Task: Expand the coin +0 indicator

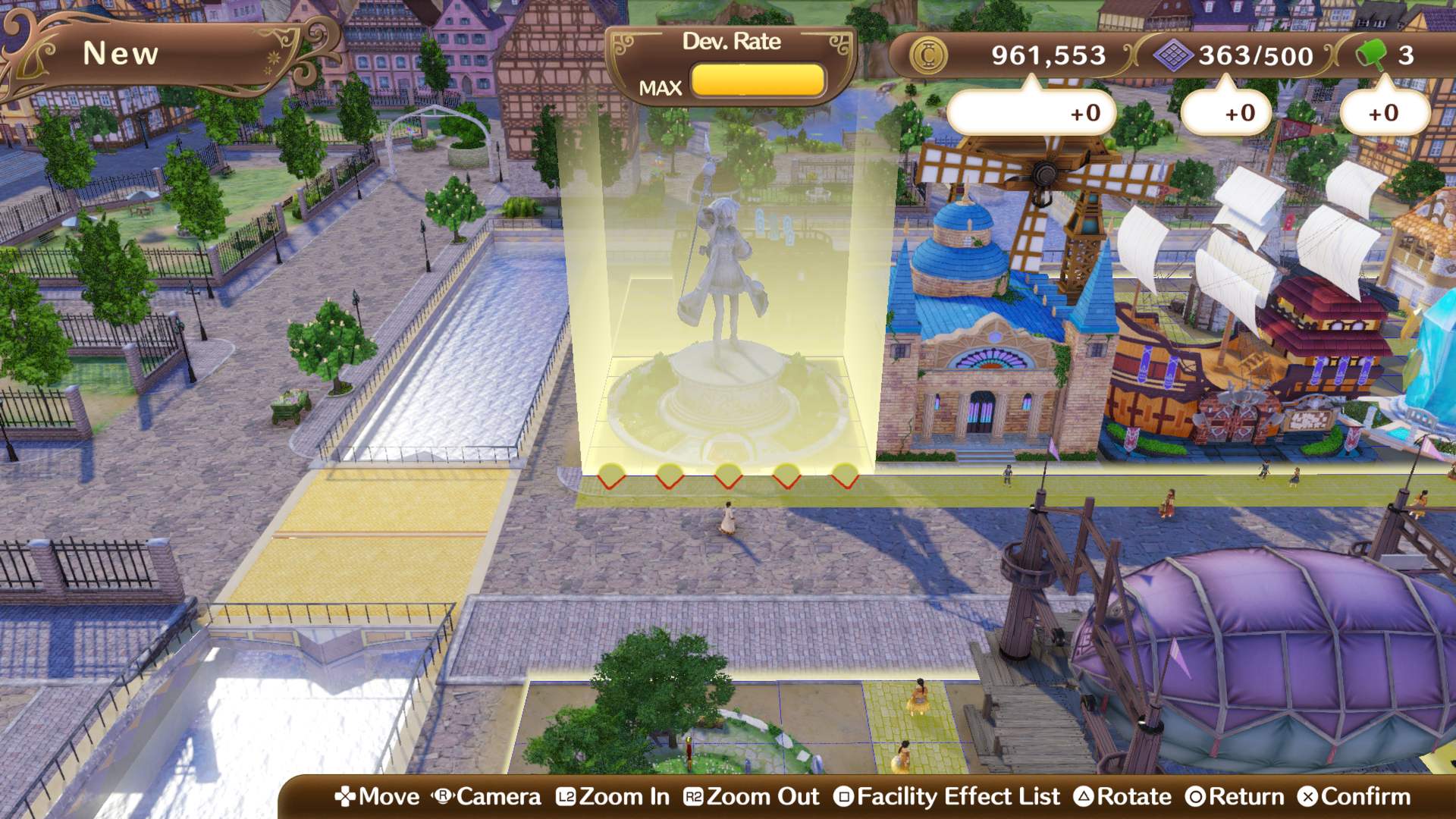Action: [x=1032, y=112]
